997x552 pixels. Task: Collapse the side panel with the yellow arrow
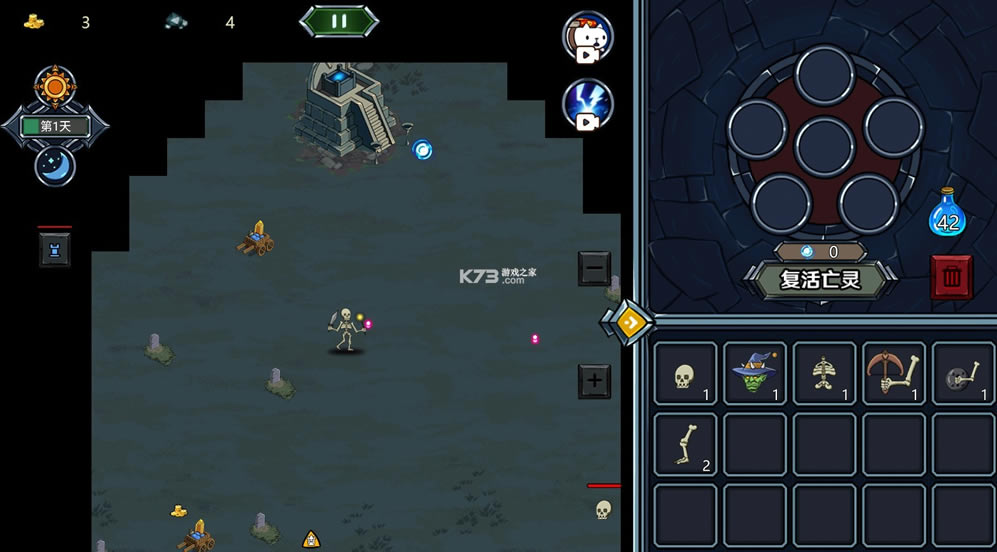click(x=627, y=322)
